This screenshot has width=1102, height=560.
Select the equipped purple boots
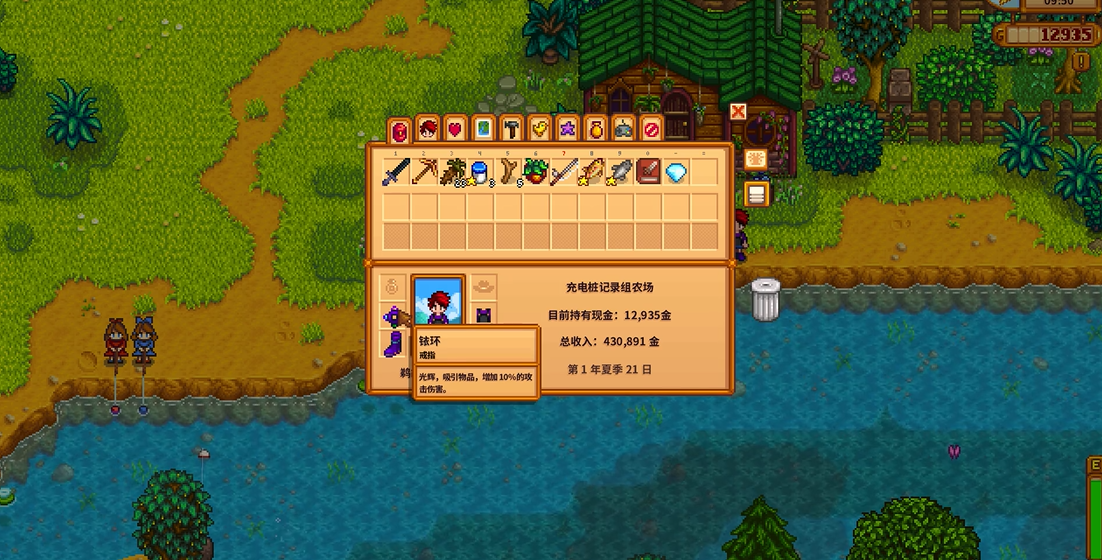(x=393, y=346)
